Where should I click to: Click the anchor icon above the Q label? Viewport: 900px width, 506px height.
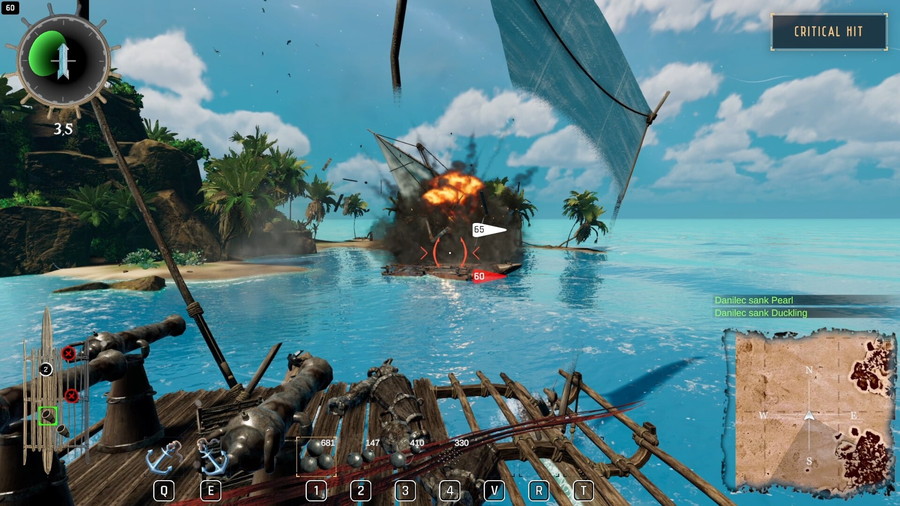click(x=162, y=458)
